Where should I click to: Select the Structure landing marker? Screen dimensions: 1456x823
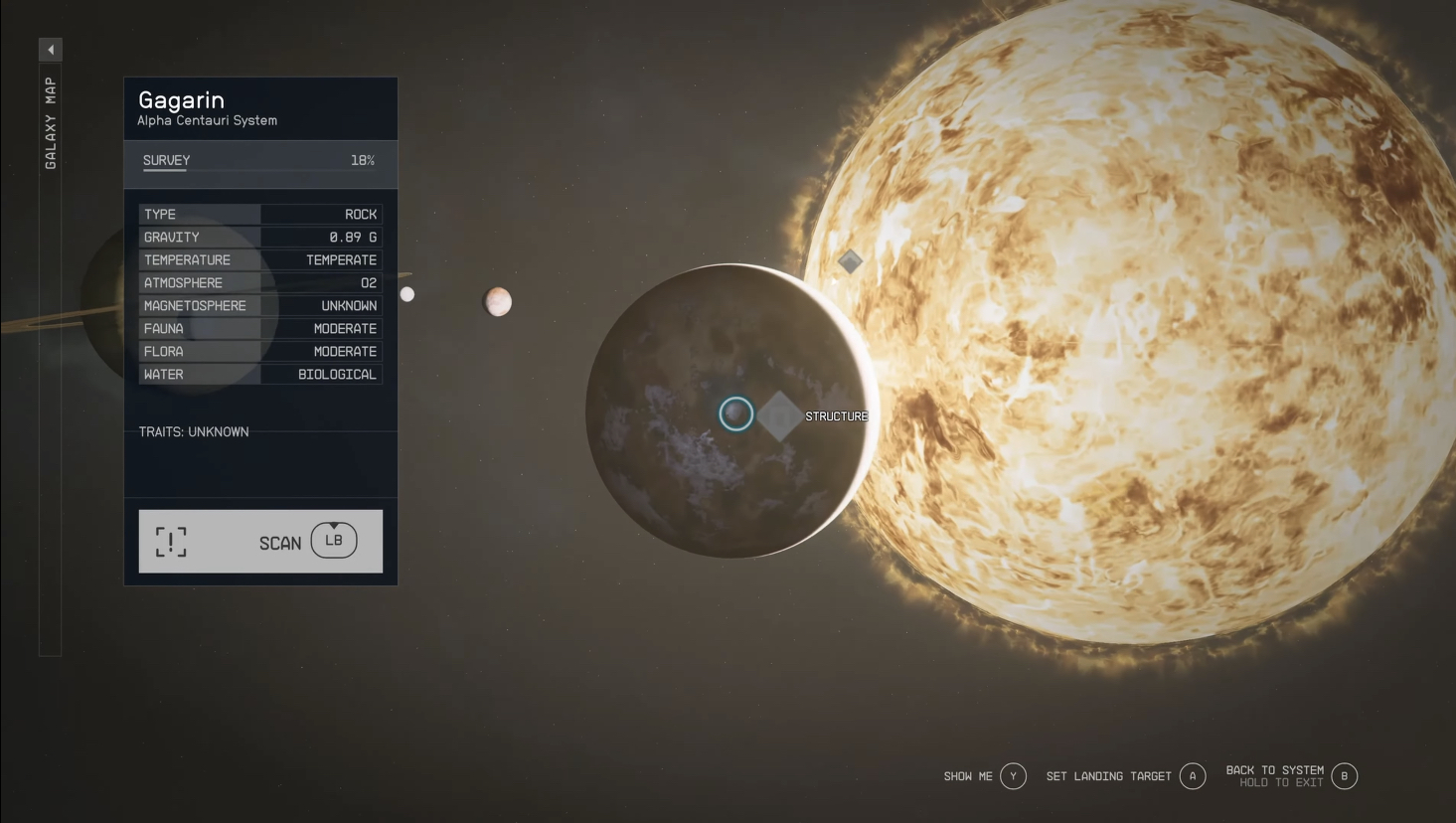tap(780, 415)
